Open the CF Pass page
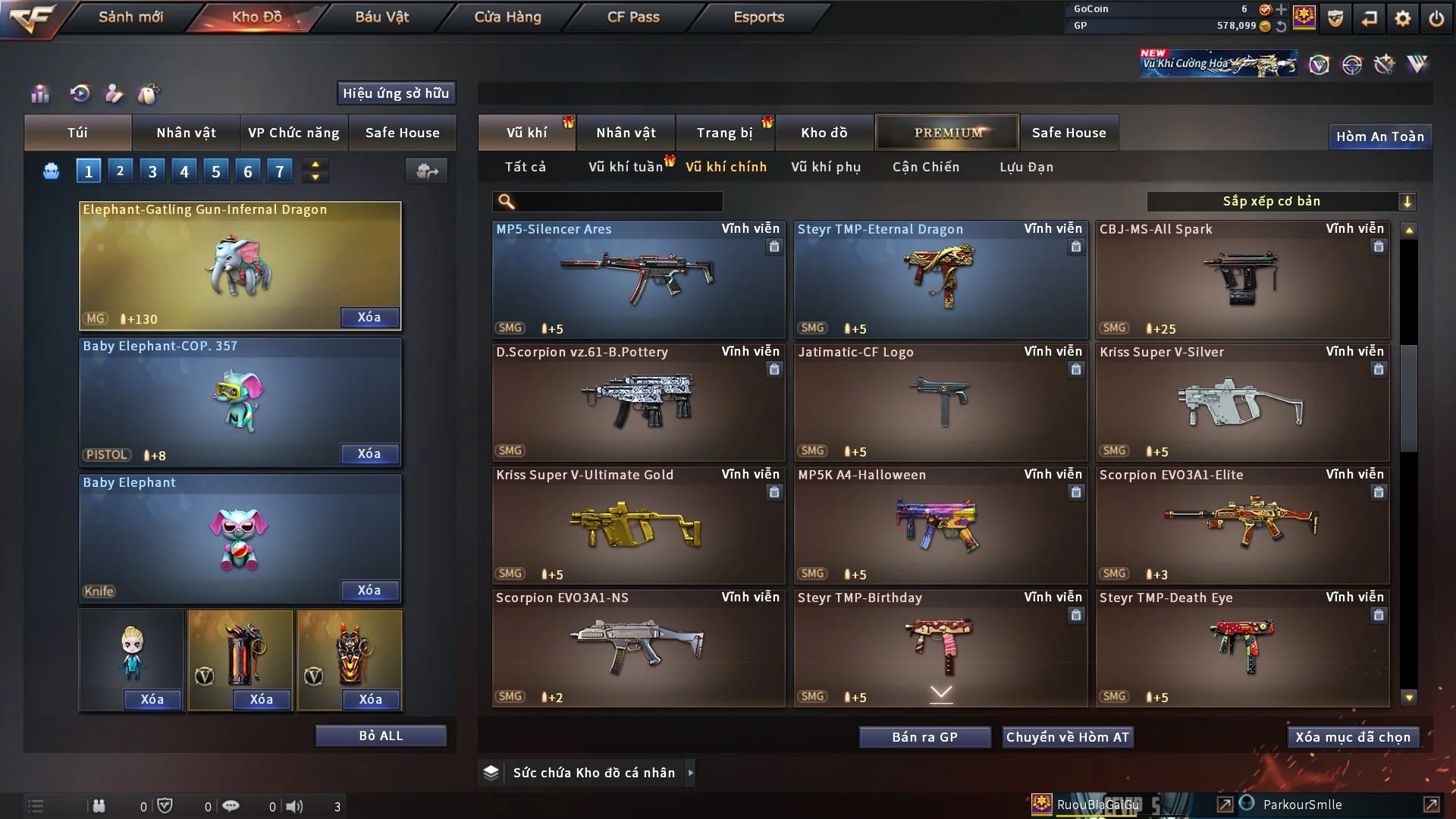 point(633,17)
